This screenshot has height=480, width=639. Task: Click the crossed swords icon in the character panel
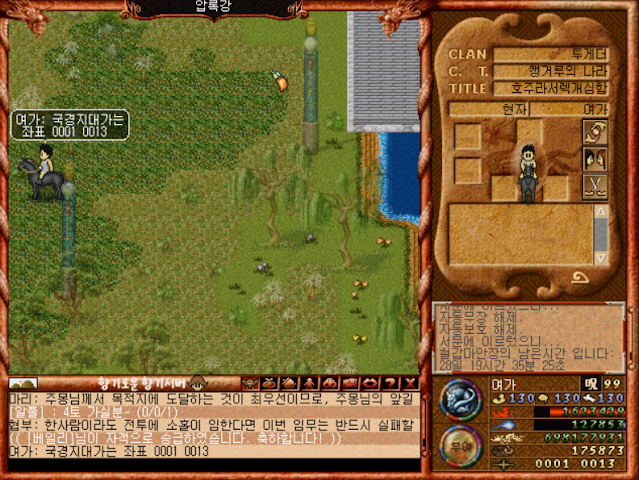tap(595, 187)
